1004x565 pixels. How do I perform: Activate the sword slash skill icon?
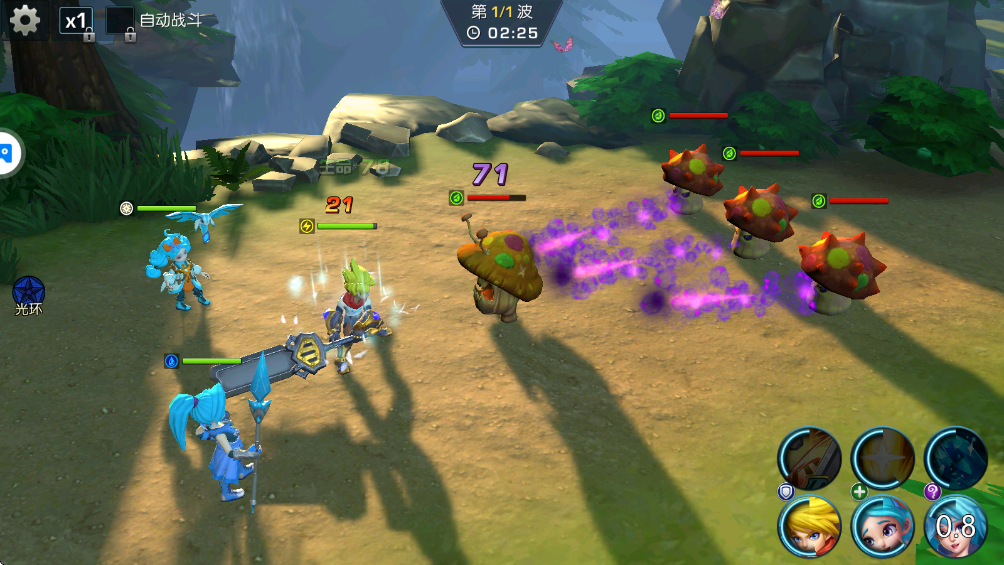[x=809, y=458]
